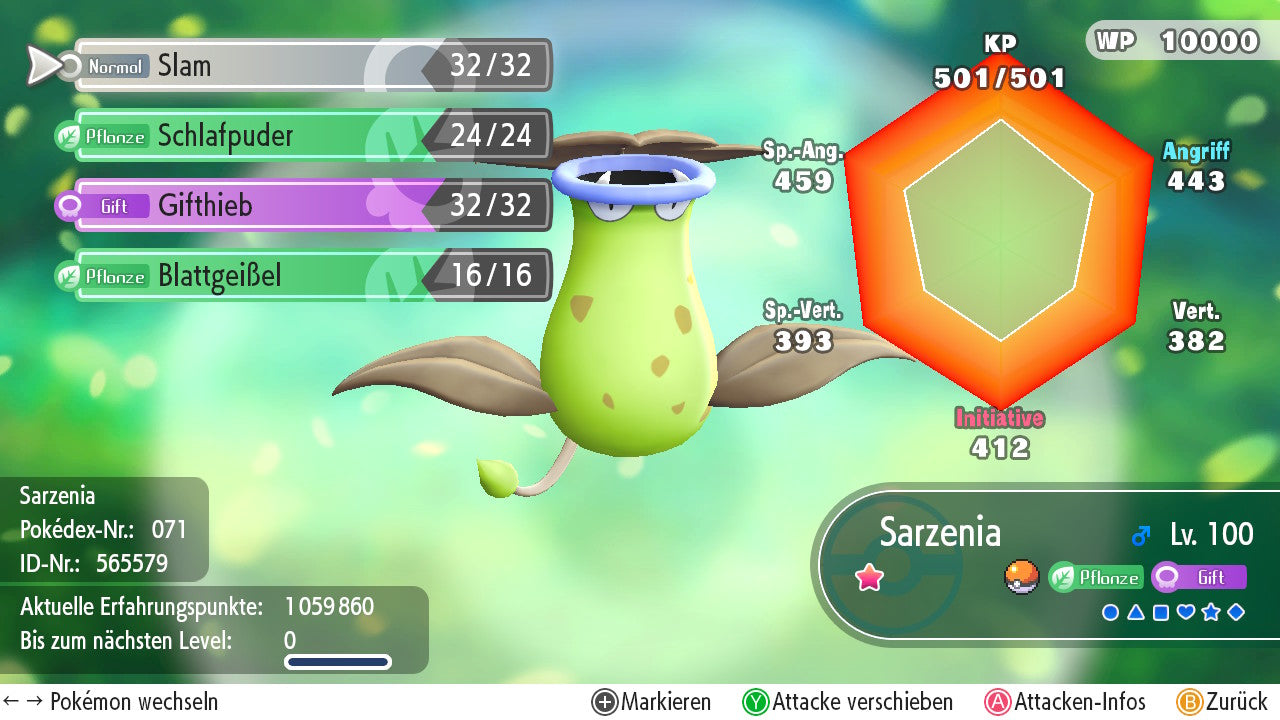
Task: Switch Pokémon via Pokémon wechseln
Action: [111, 702]
